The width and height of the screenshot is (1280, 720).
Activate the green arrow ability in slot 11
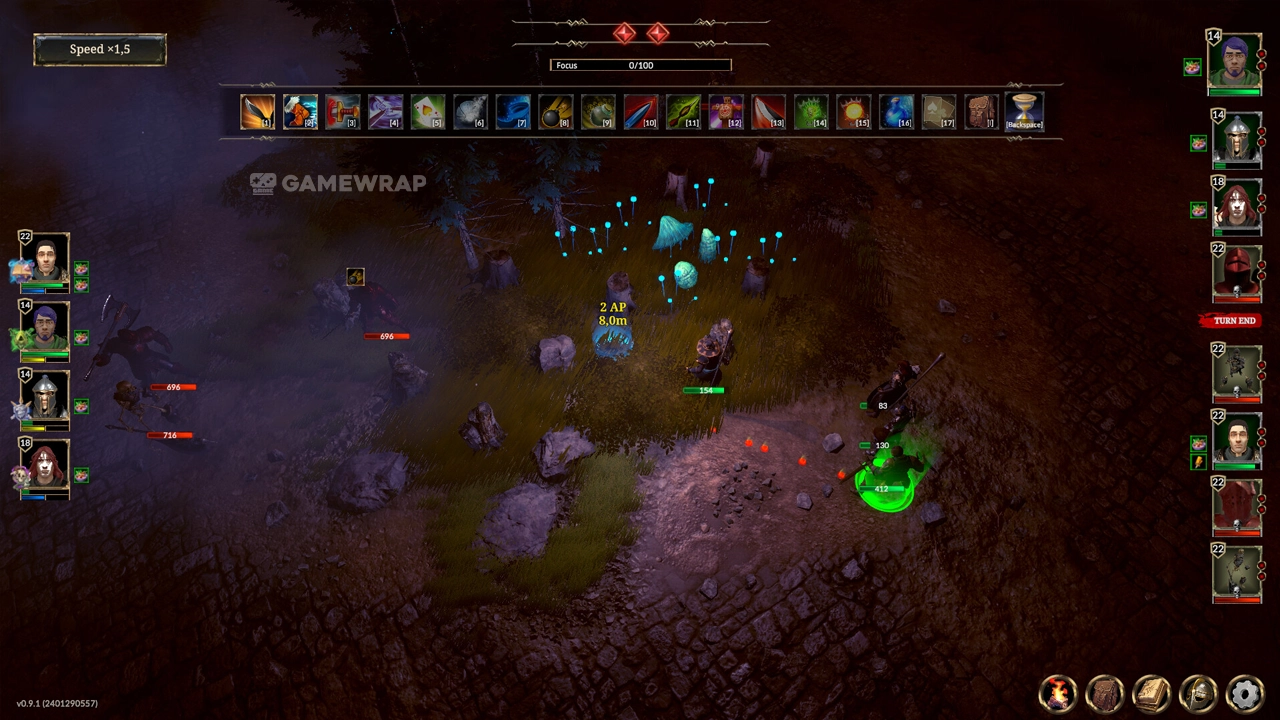pyautogui.click(x=683, y=111)
